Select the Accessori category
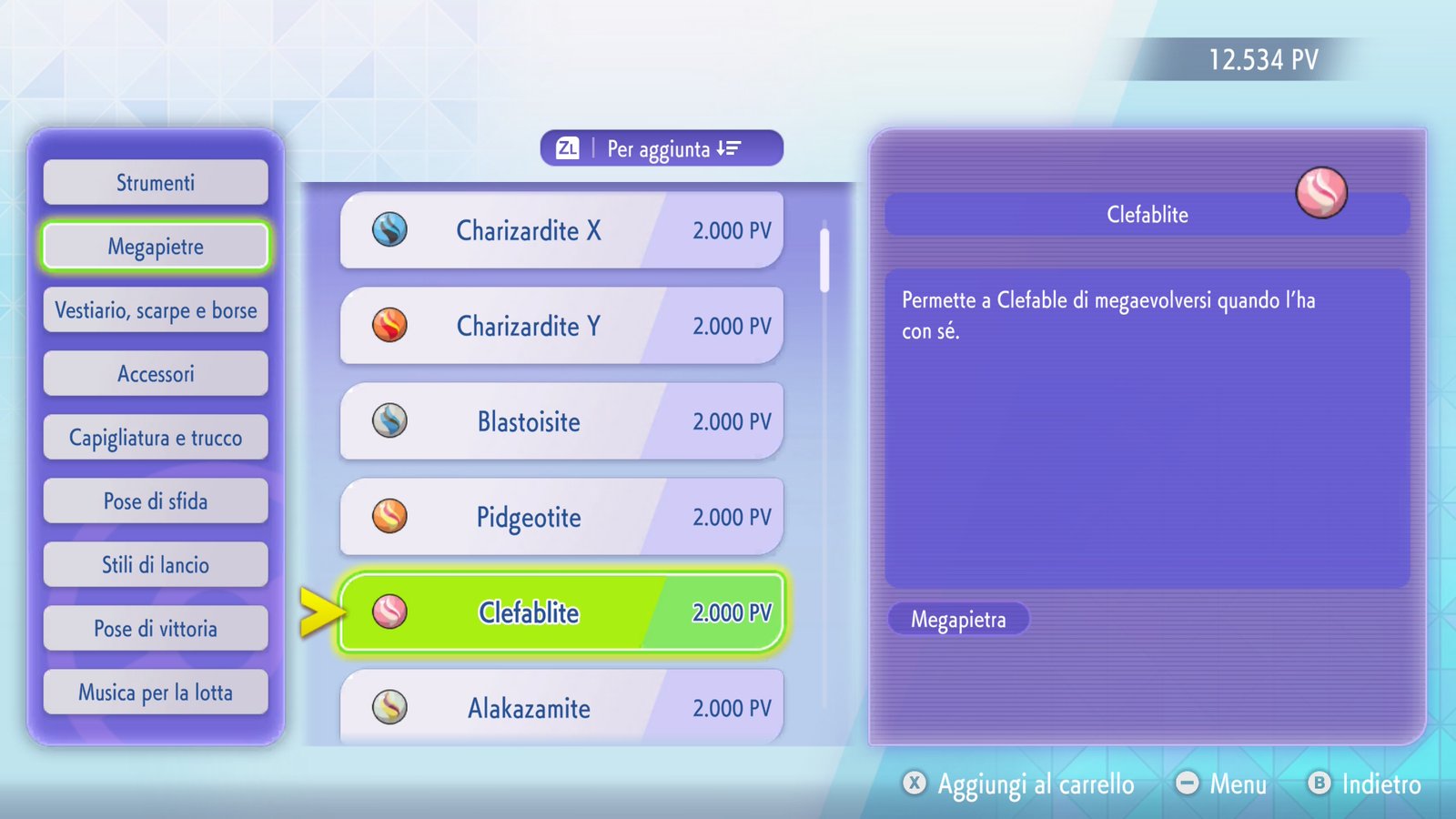The width and height of the screenshot is (1456, 819). pos(155,373)
